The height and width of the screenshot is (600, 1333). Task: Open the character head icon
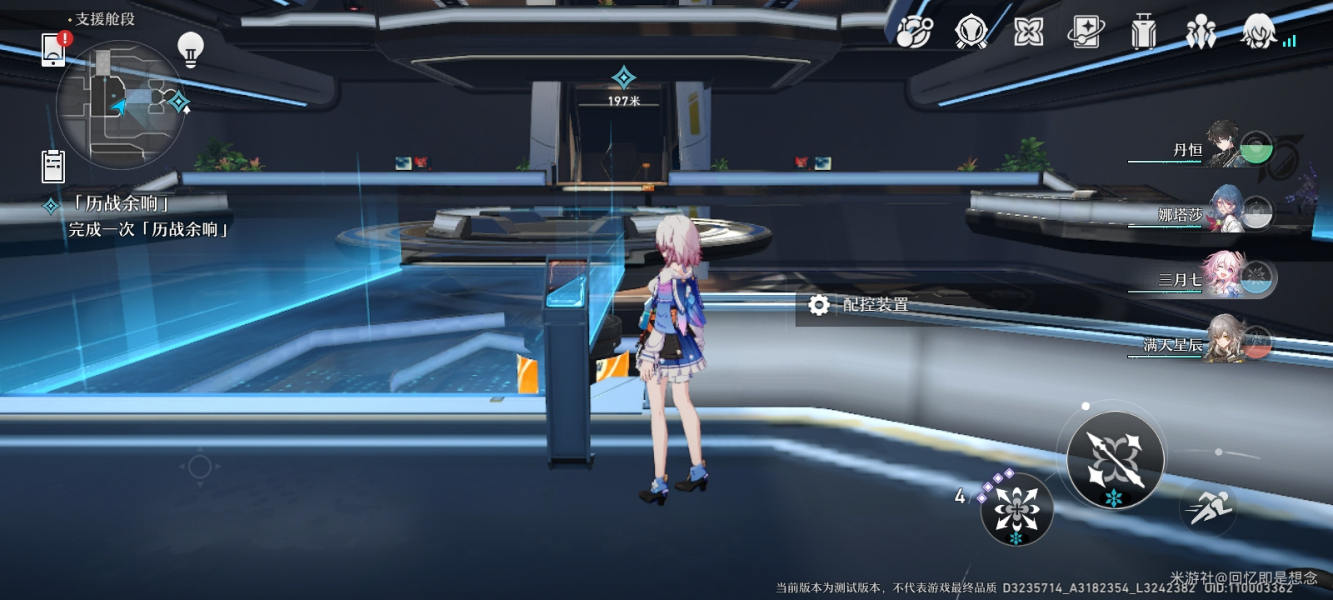coord(1258,33)
